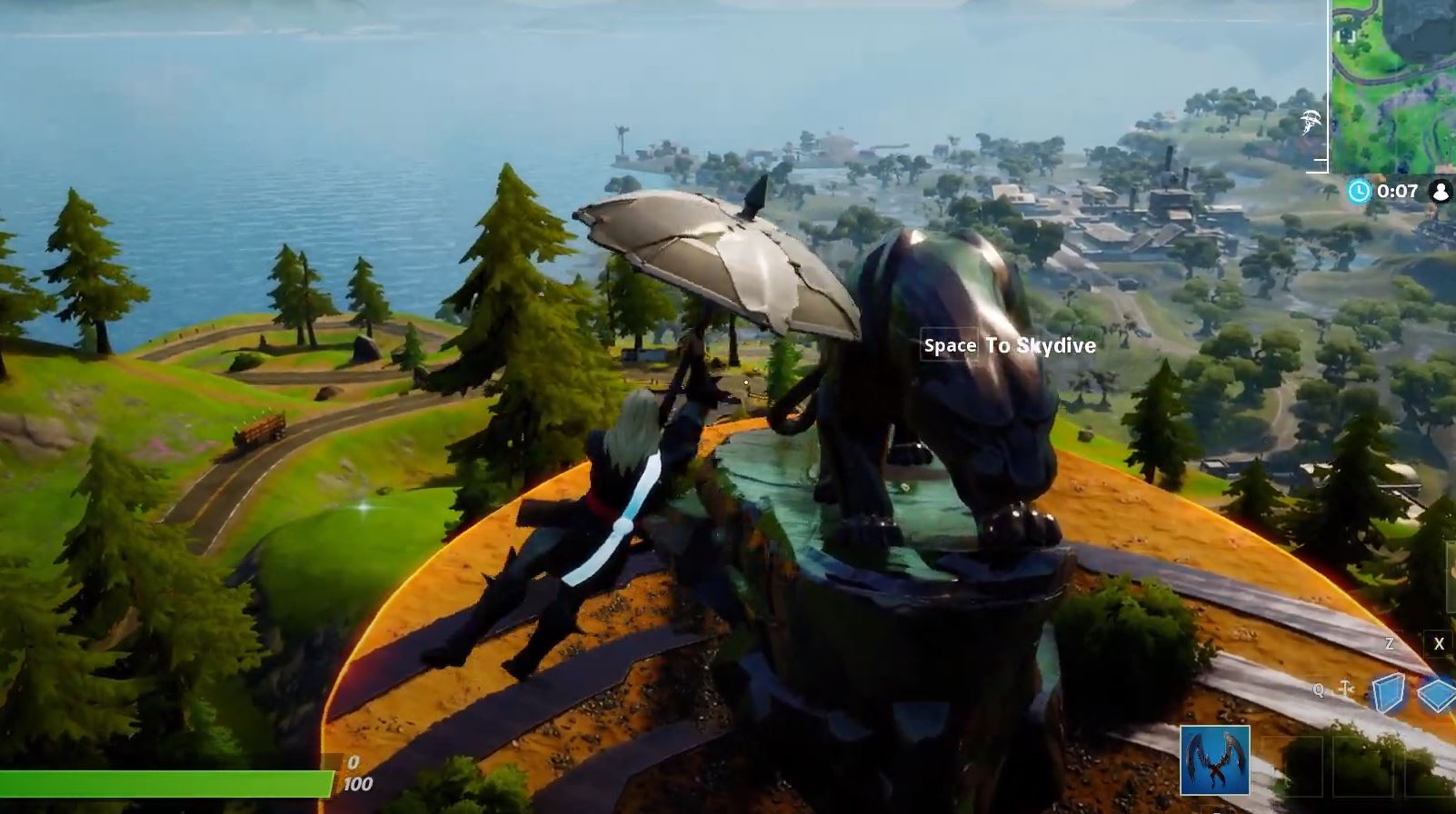Click the clock timer icon beside 0:07
Screen dimensions: 1456x814
(x=1360, y=192)
